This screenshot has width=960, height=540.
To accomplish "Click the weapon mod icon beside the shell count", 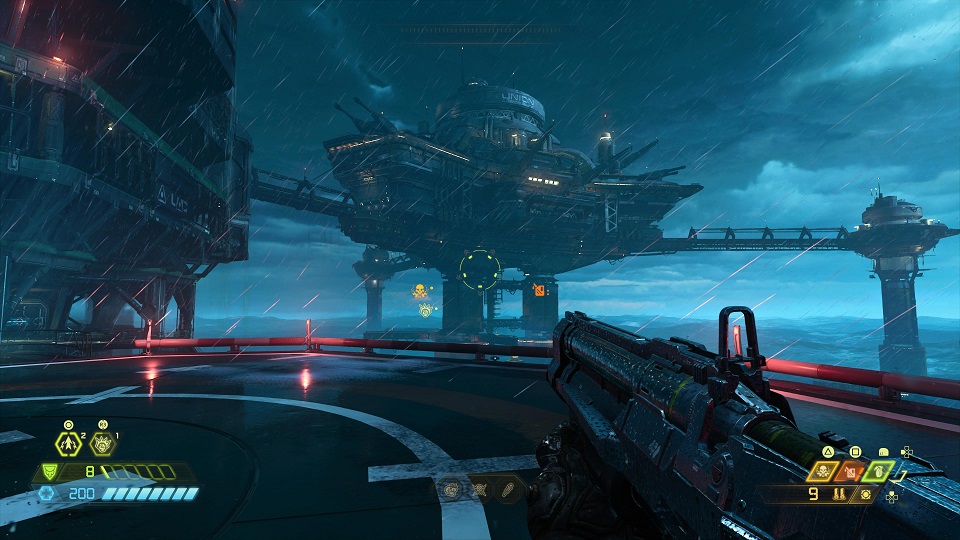I will (x=865, y=494).
